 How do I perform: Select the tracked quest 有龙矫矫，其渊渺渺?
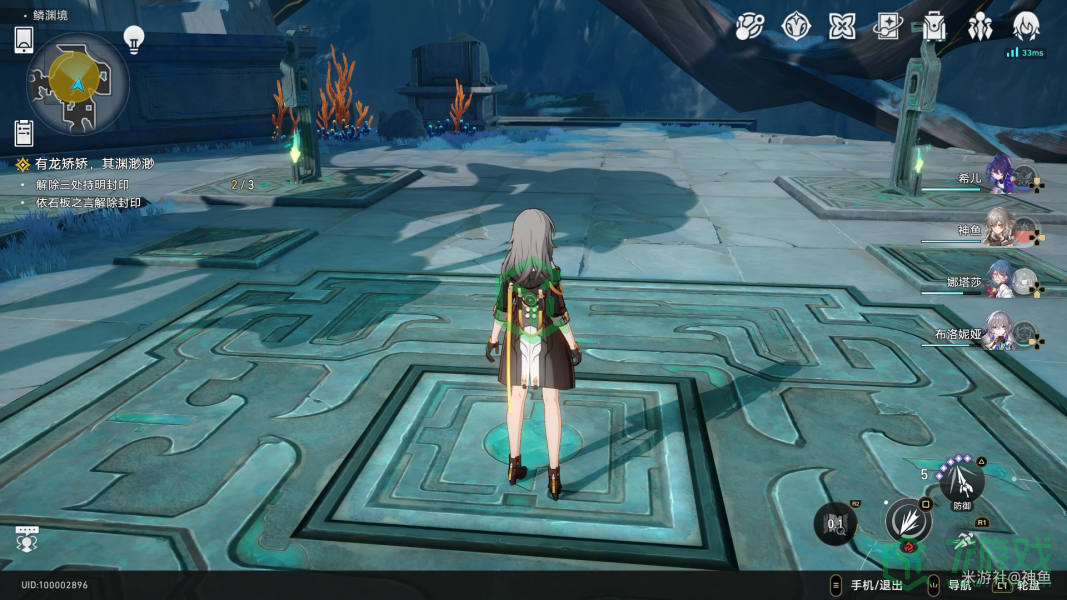[x=94, y=163]
